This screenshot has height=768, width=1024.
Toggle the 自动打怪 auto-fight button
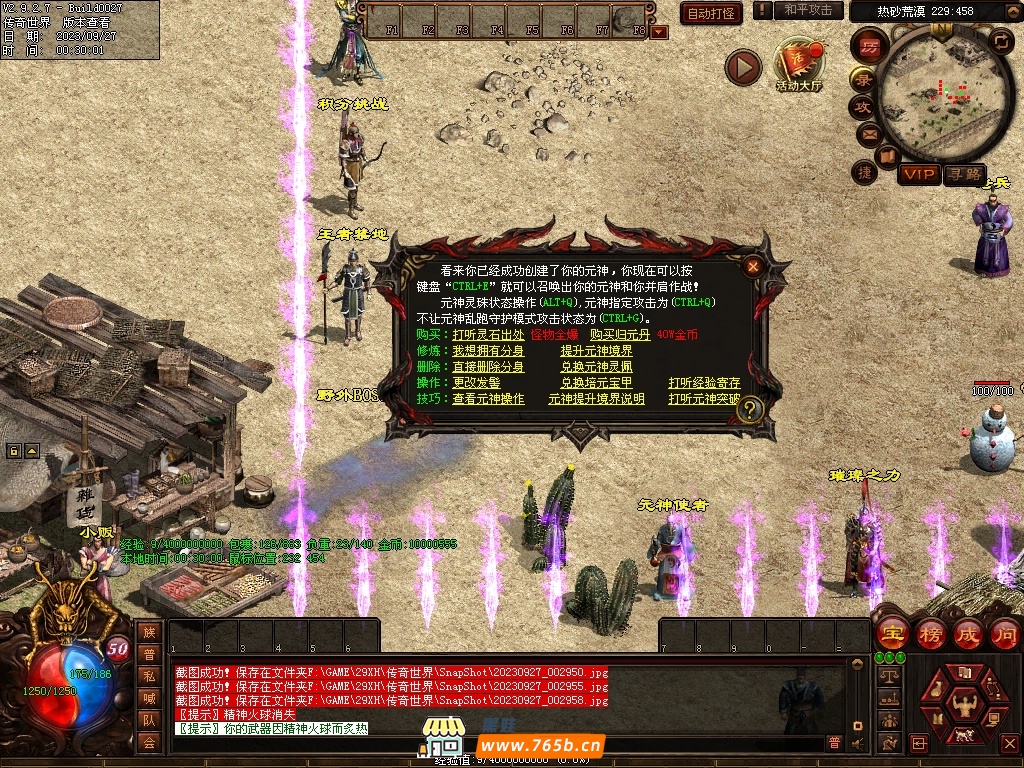coord(711,13)
